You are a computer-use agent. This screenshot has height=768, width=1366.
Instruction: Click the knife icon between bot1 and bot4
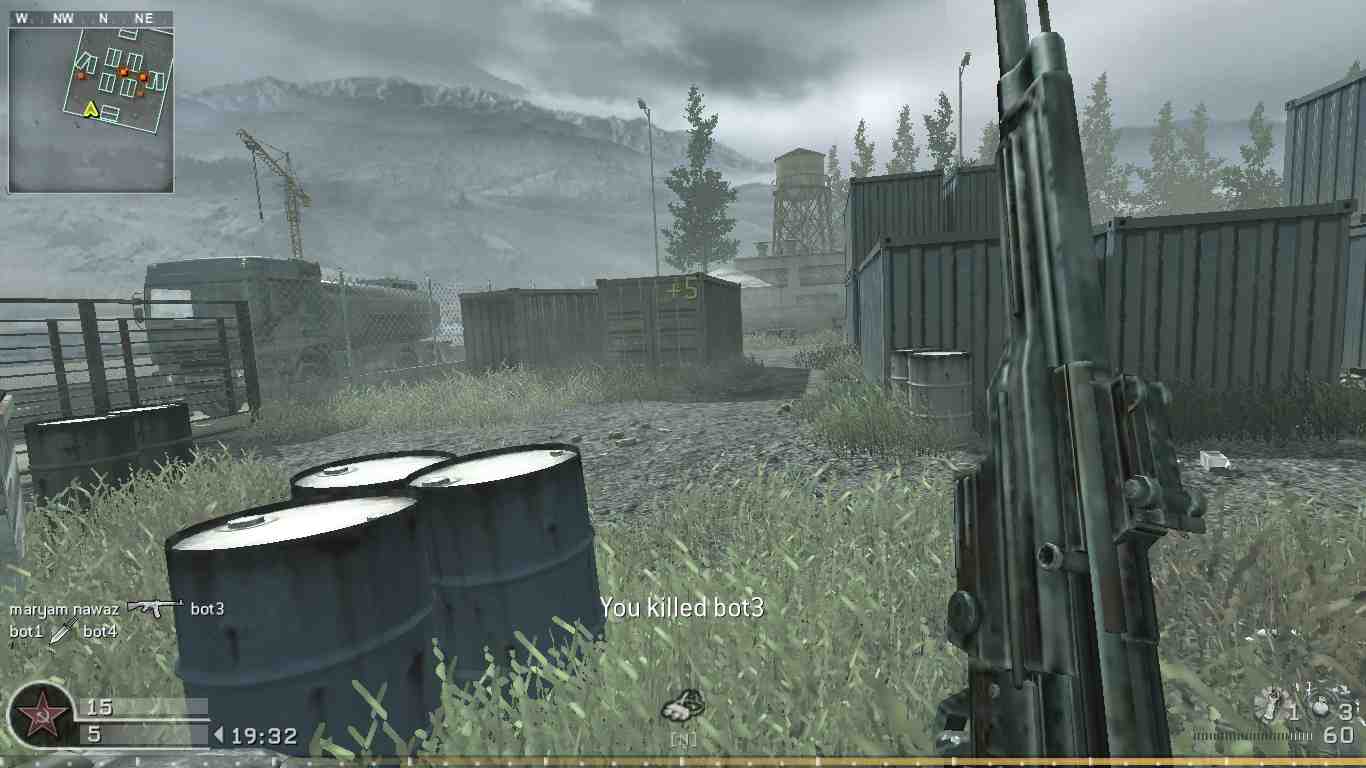pos(60,631)
